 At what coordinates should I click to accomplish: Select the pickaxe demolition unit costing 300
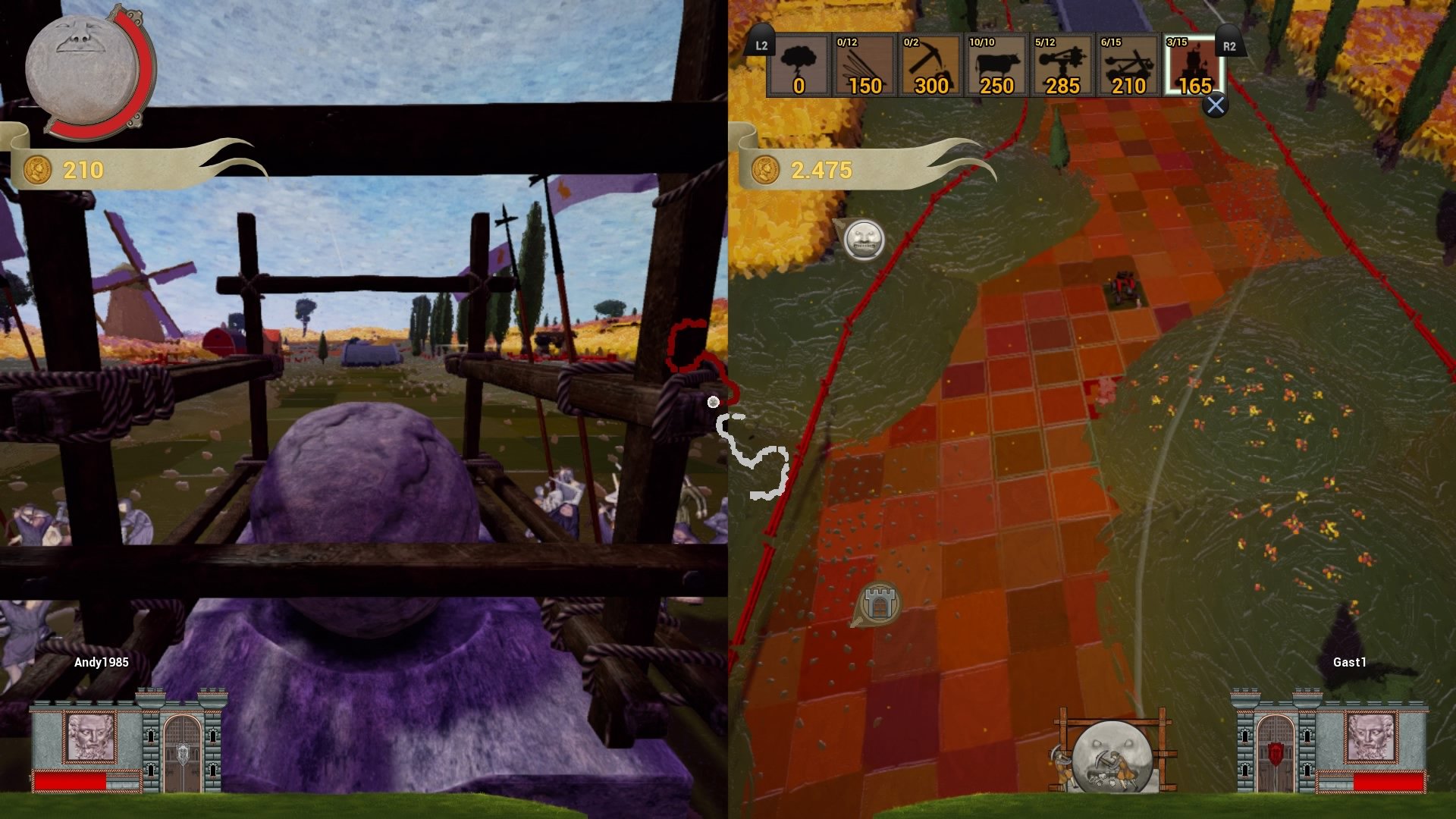coord(930,67)
